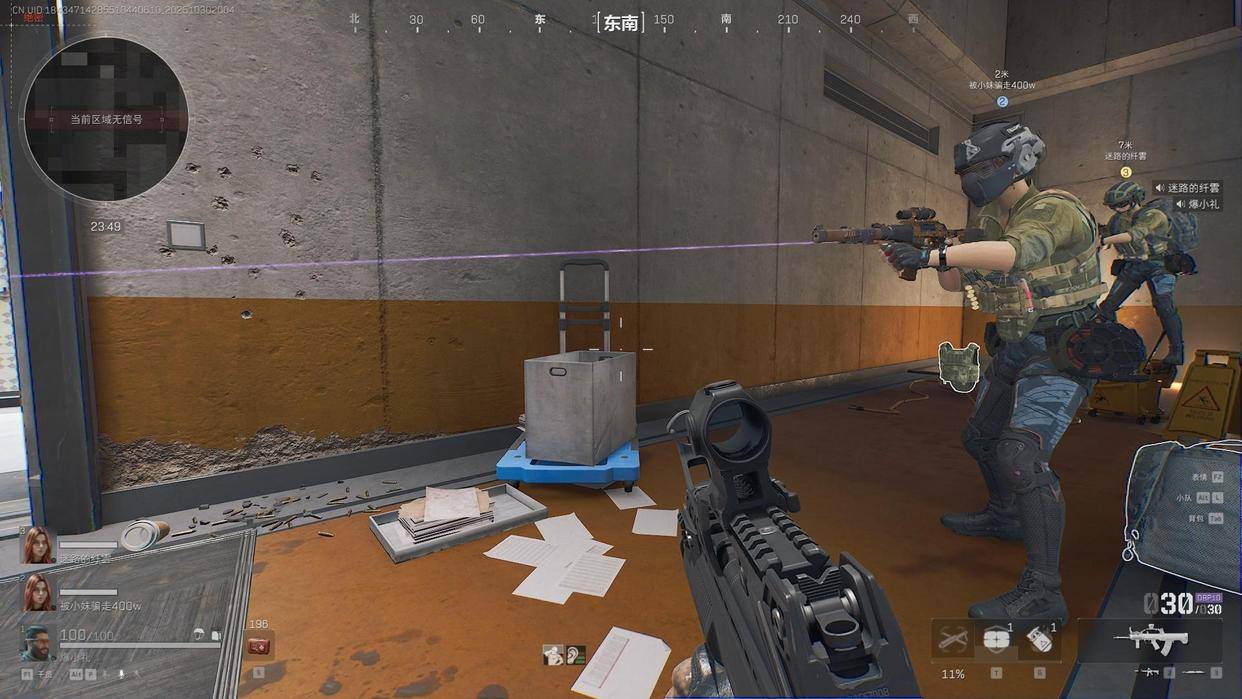
Task: Use the red medkit item slot
Action: (258, 646)
